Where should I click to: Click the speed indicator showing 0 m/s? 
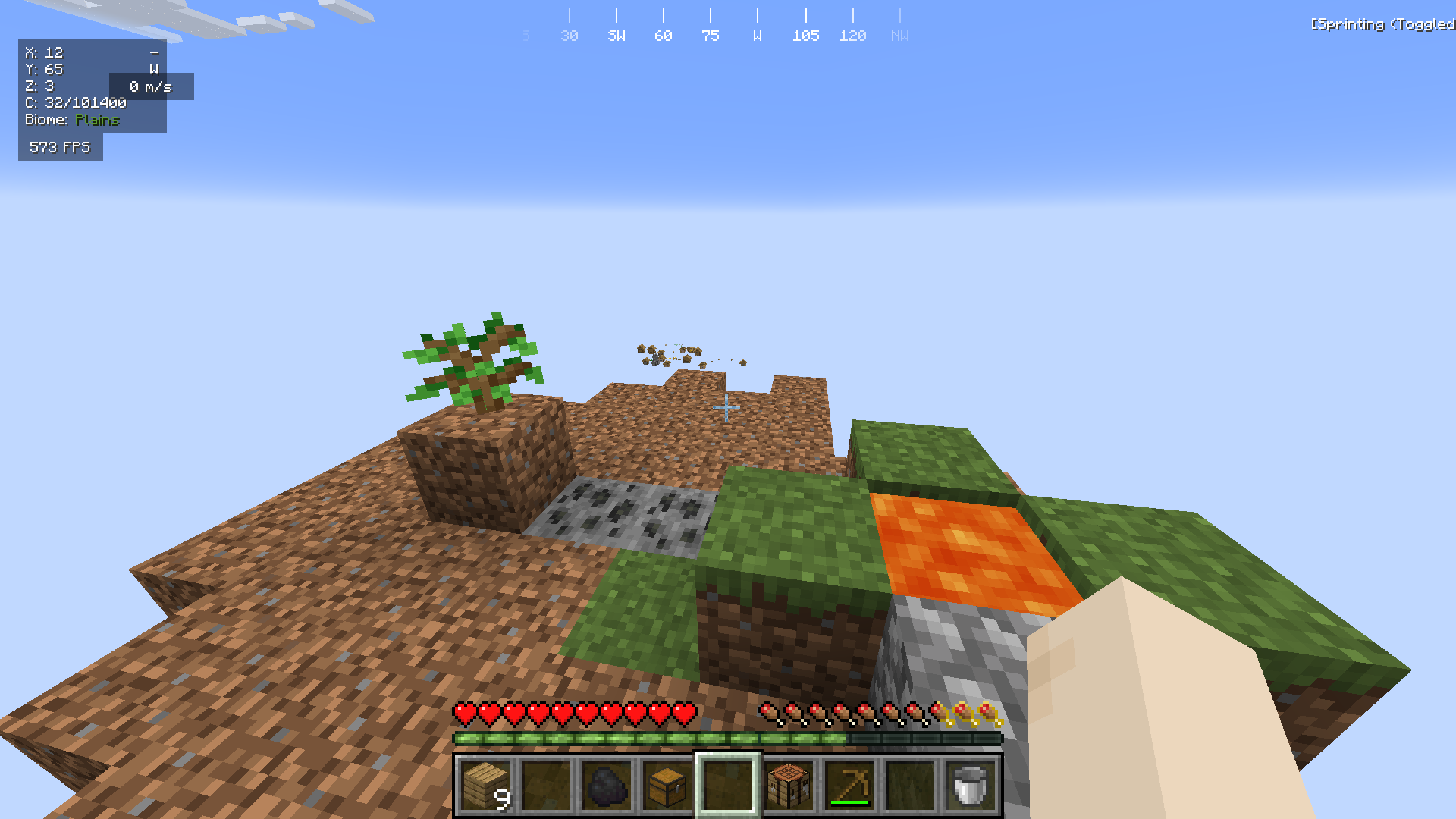point(152,86)
